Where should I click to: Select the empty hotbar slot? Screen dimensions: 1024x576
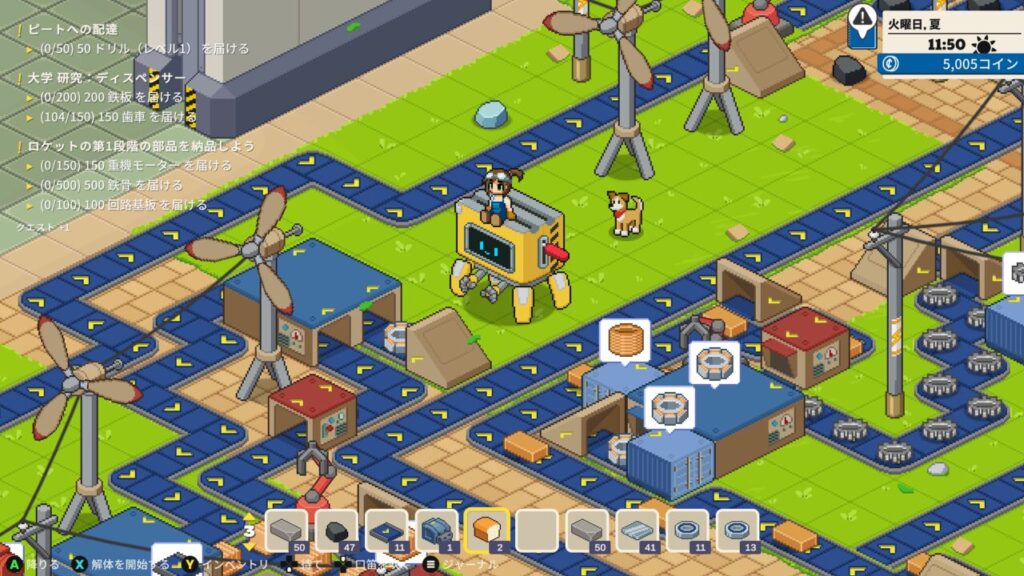coord(537,530)
